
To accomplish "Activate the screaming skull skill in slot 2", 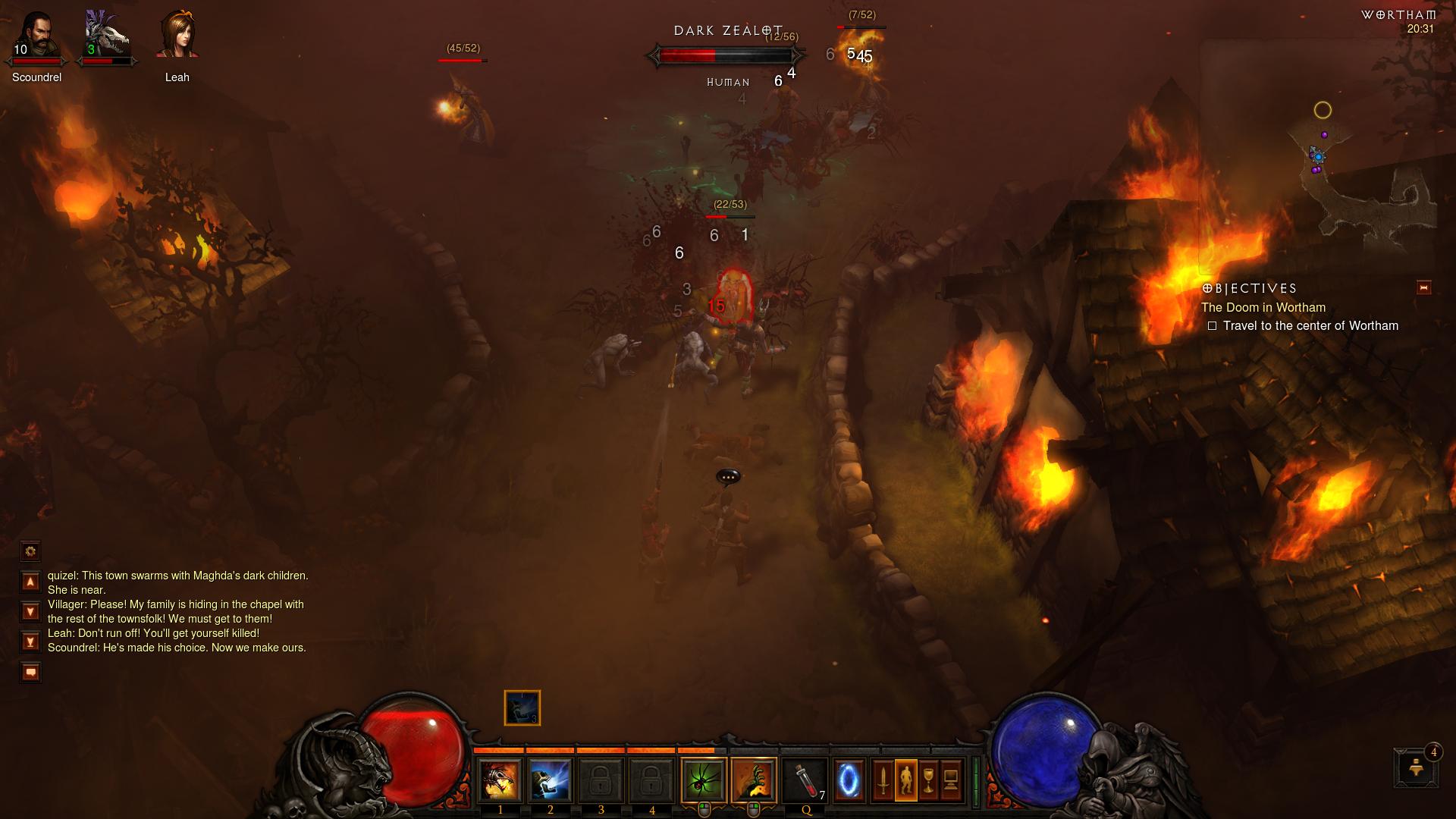I will click(x=551, y=780).
